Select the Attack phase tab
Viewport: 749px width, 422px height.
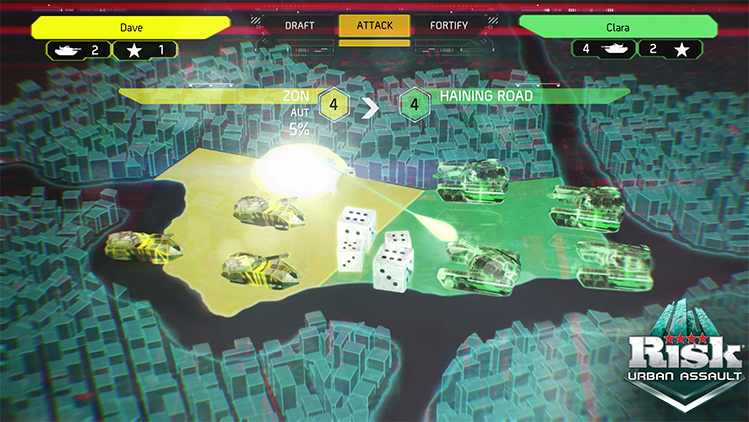pos(374,24)
